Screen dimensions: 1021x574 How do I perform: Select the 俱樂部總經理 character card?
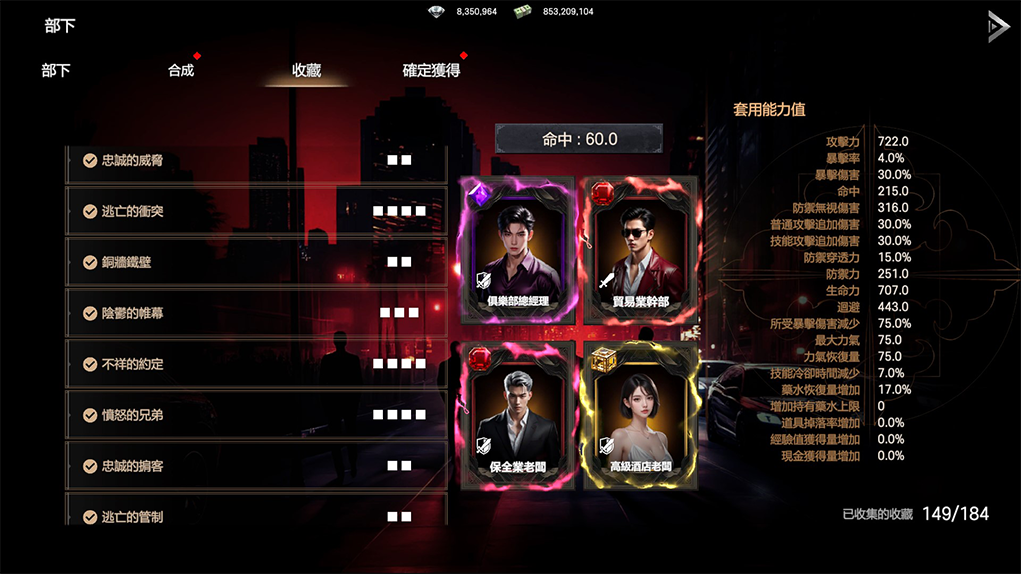pos(518,250)
